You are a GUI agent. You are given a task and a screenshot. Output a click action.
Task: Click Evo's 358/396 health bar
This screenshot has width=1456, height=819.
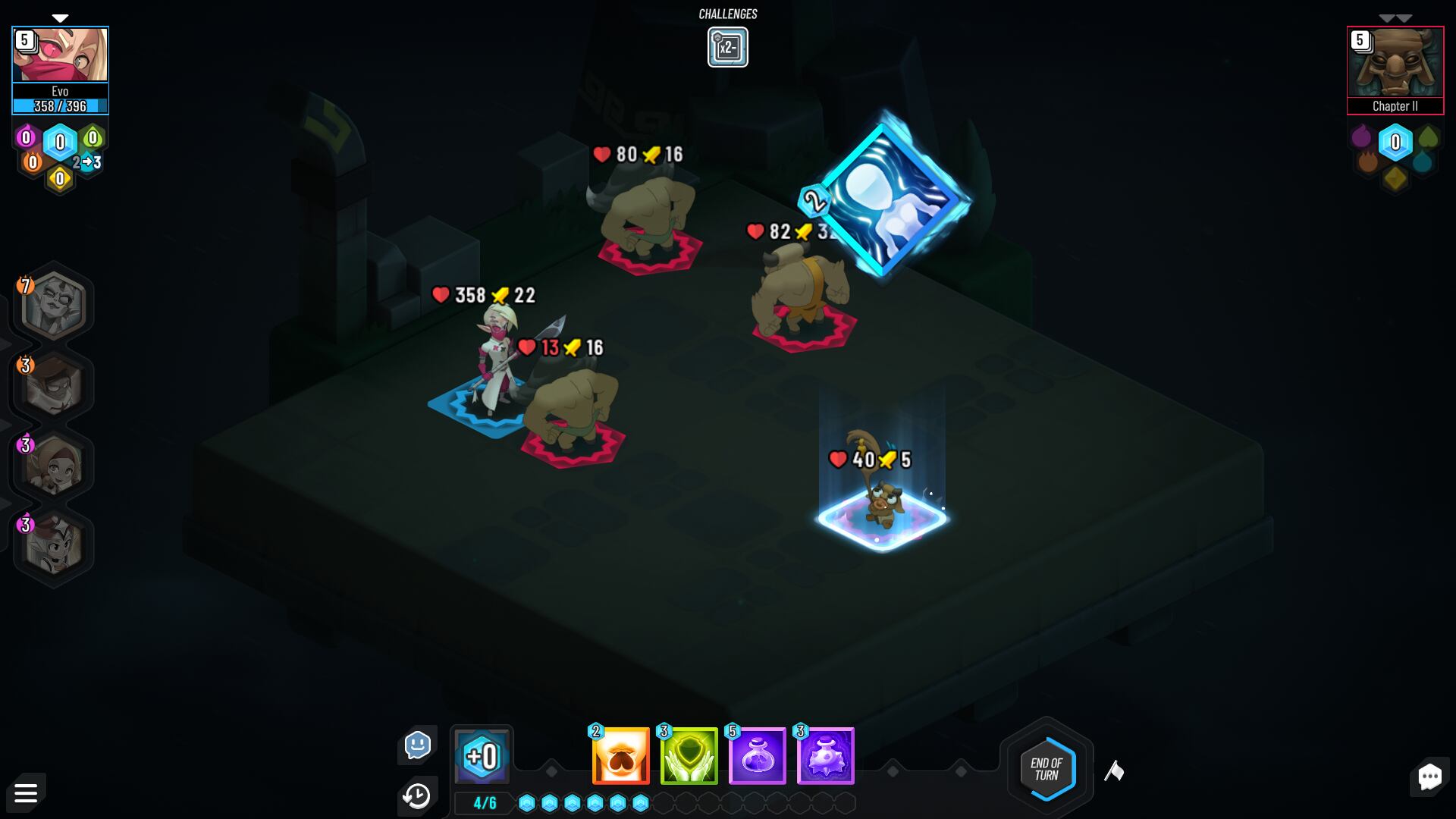60,106
